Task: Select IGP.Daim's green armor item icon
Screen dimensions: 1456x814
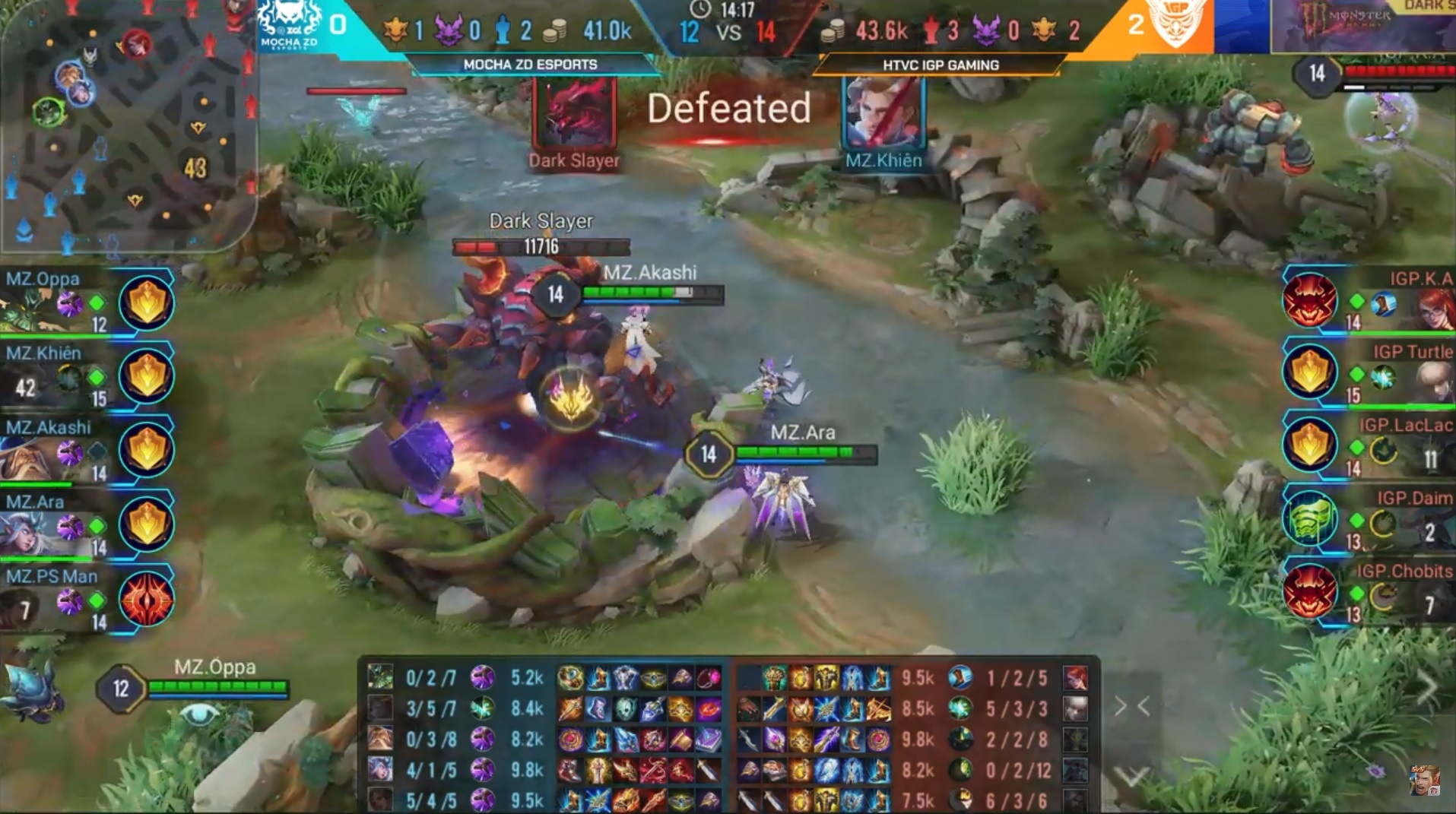Action: pyautogui.click(x=1309, y=520)
